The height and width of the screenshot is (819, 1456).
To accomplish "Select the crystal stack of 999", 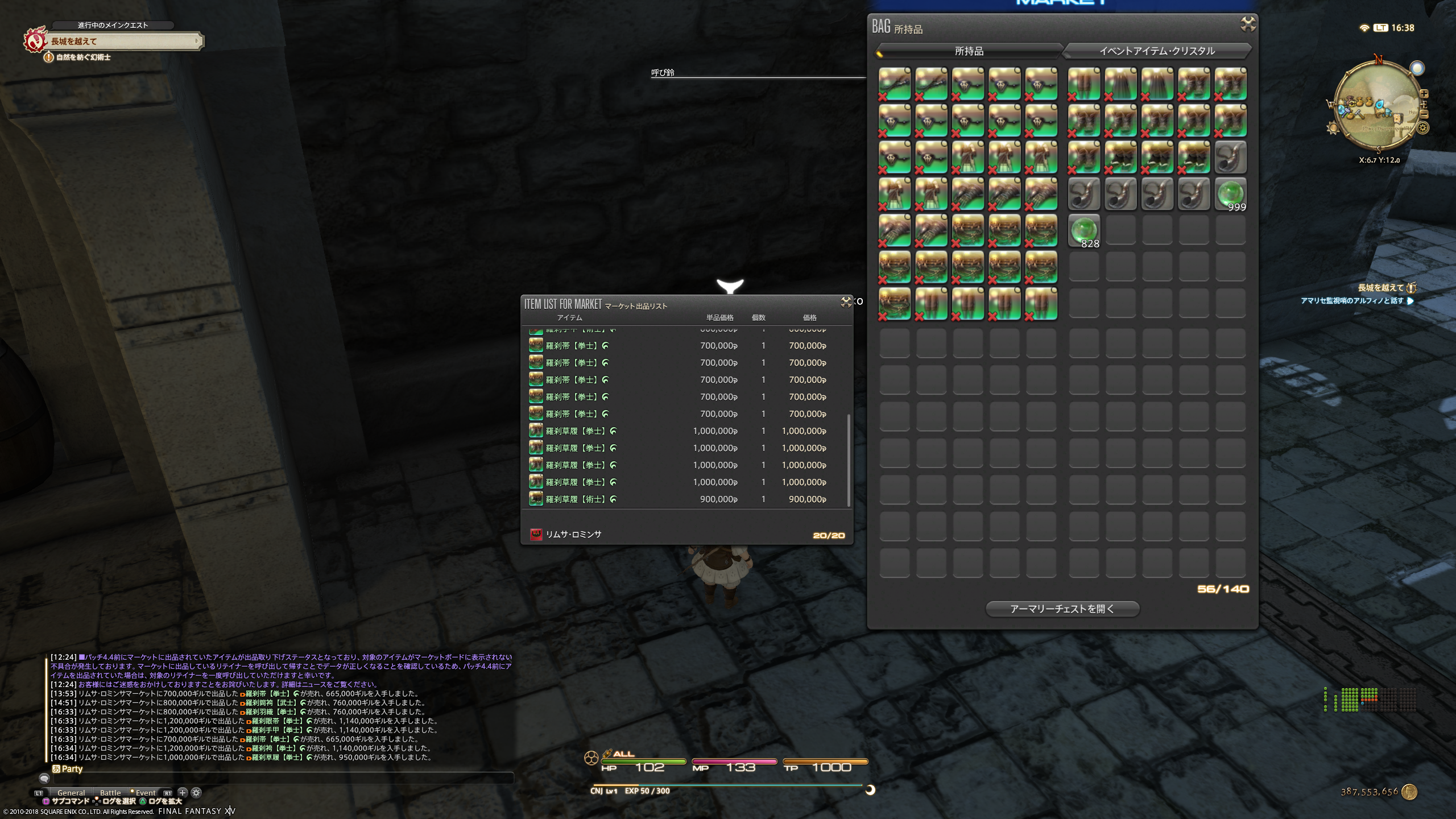I will pos(1230,194).
